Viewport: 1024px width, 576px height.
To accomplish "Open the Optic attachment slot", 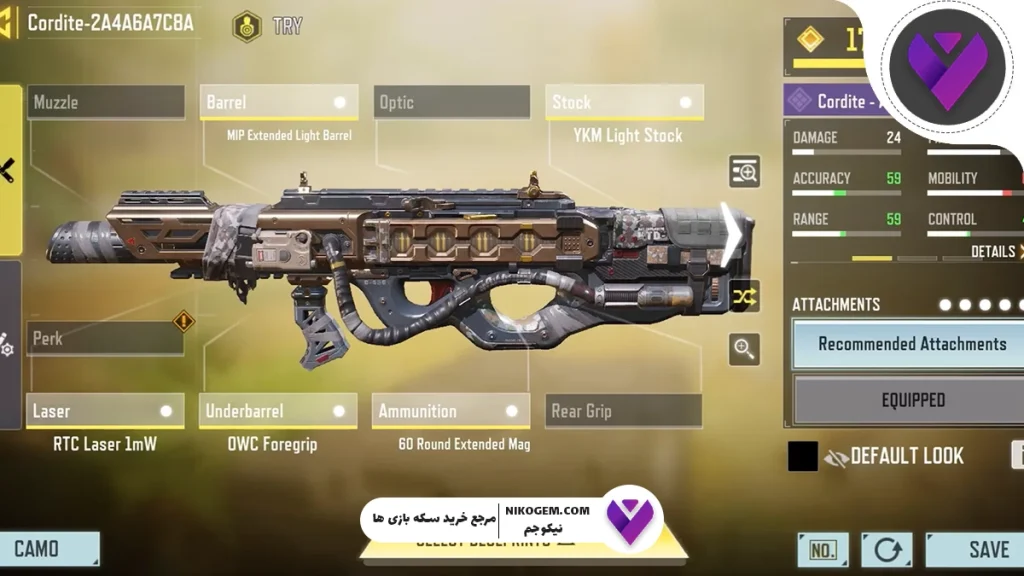I will [452, 102].
